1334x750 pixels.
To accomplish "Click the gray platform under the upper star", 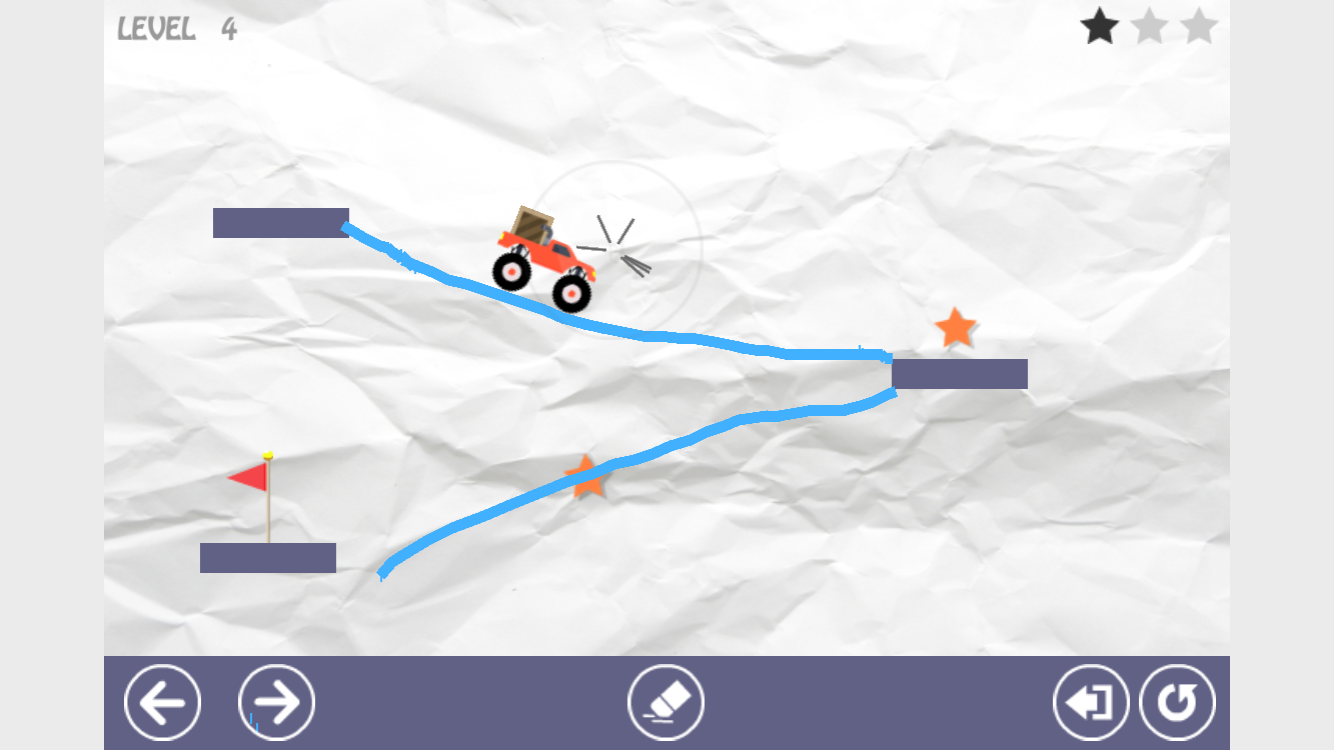I will tap(958, 374).
